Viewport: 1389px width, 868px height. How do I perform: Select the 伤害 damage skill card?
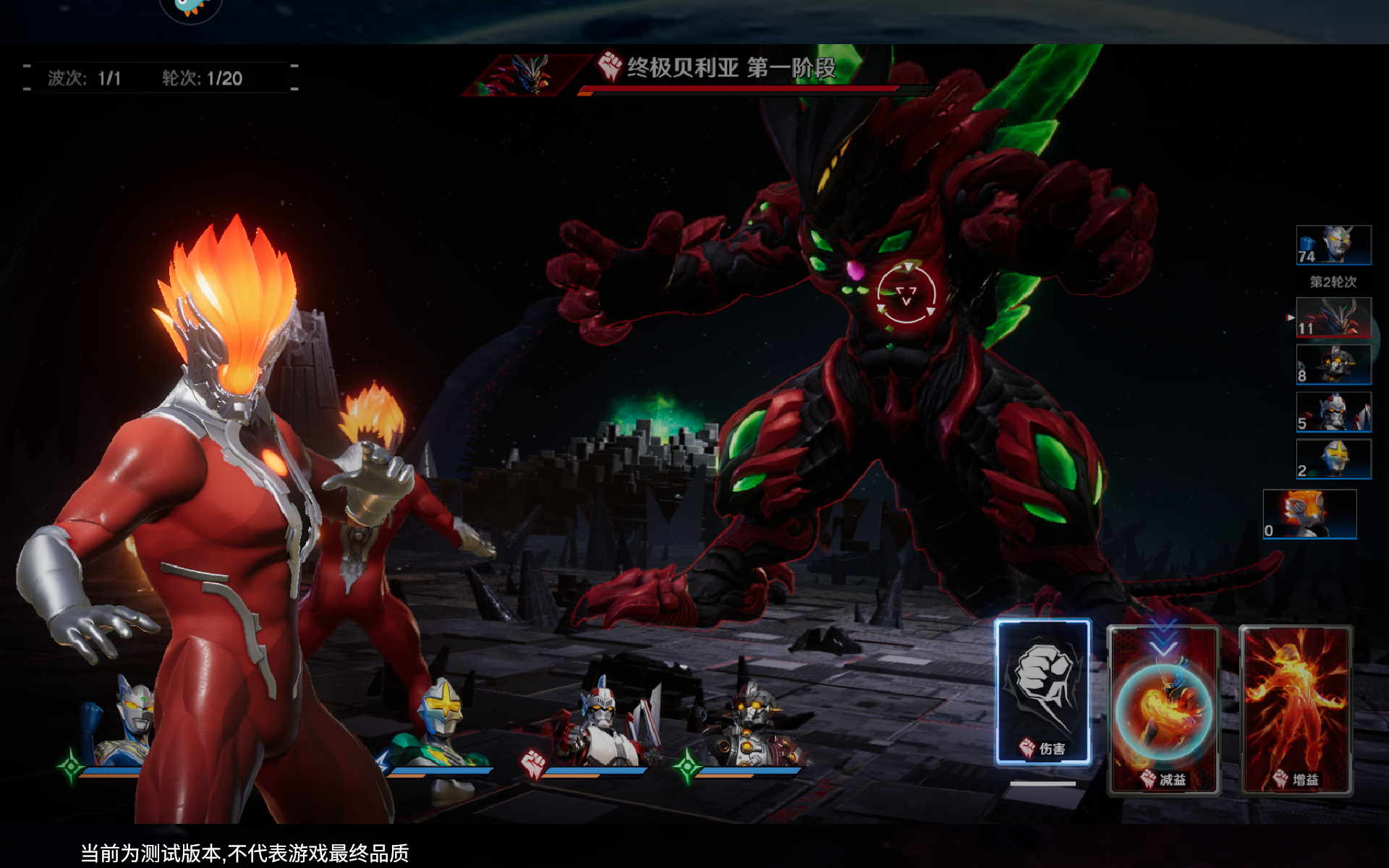pos(1042,692)
